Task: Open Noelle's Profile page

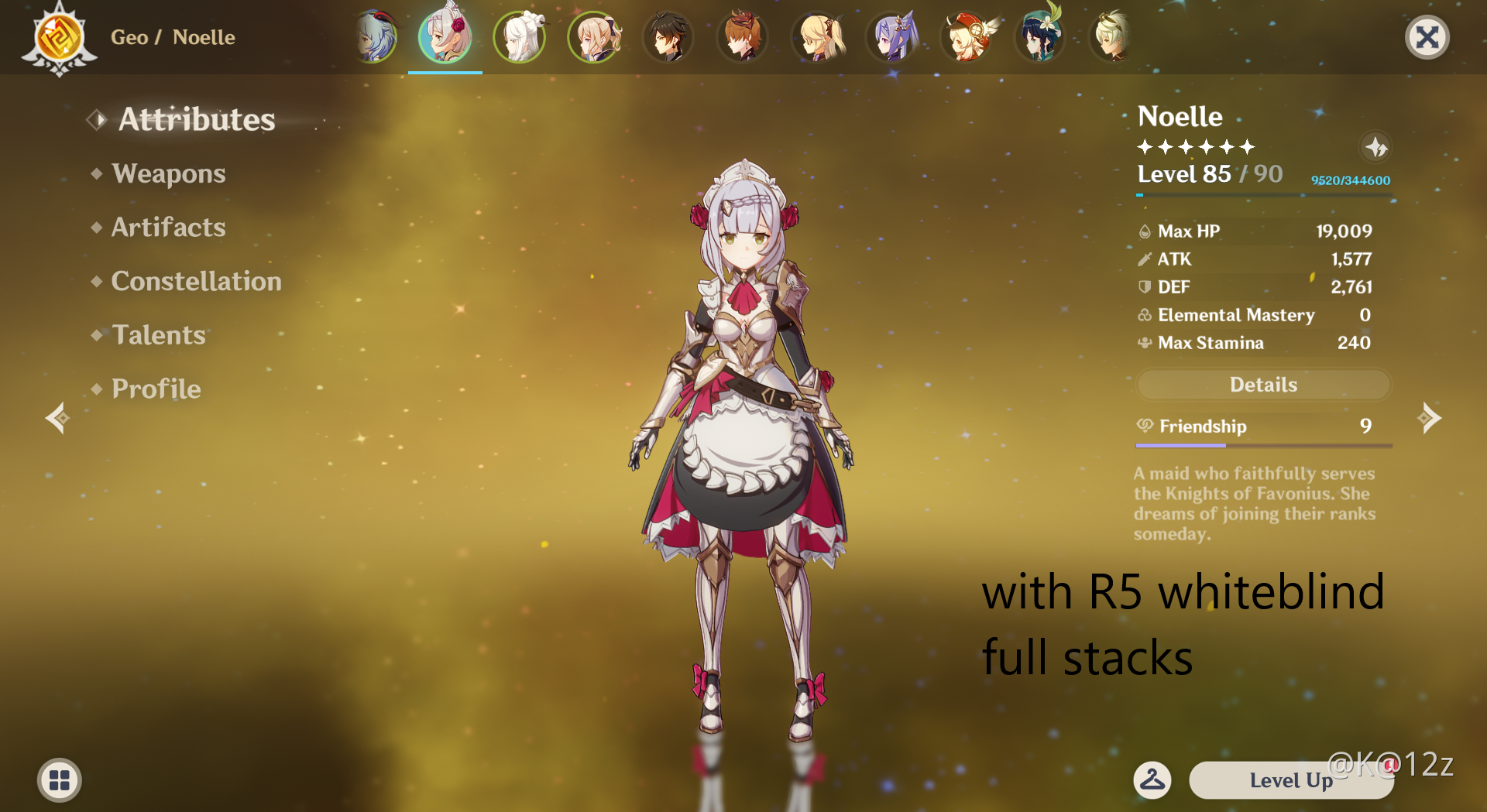Action: [x=155, y=389]
